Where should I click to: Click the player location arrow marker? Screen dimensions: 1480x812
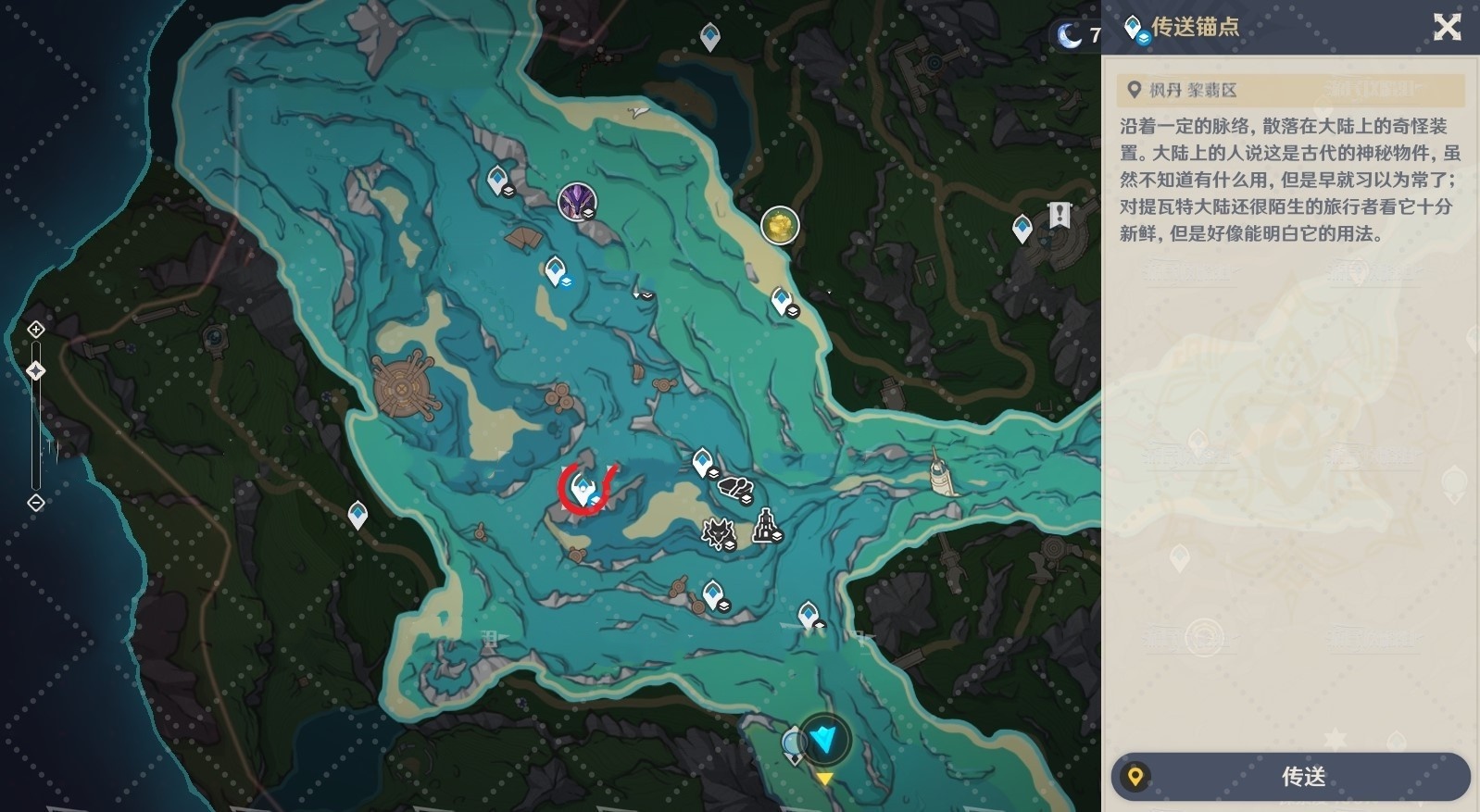[823, 738]
